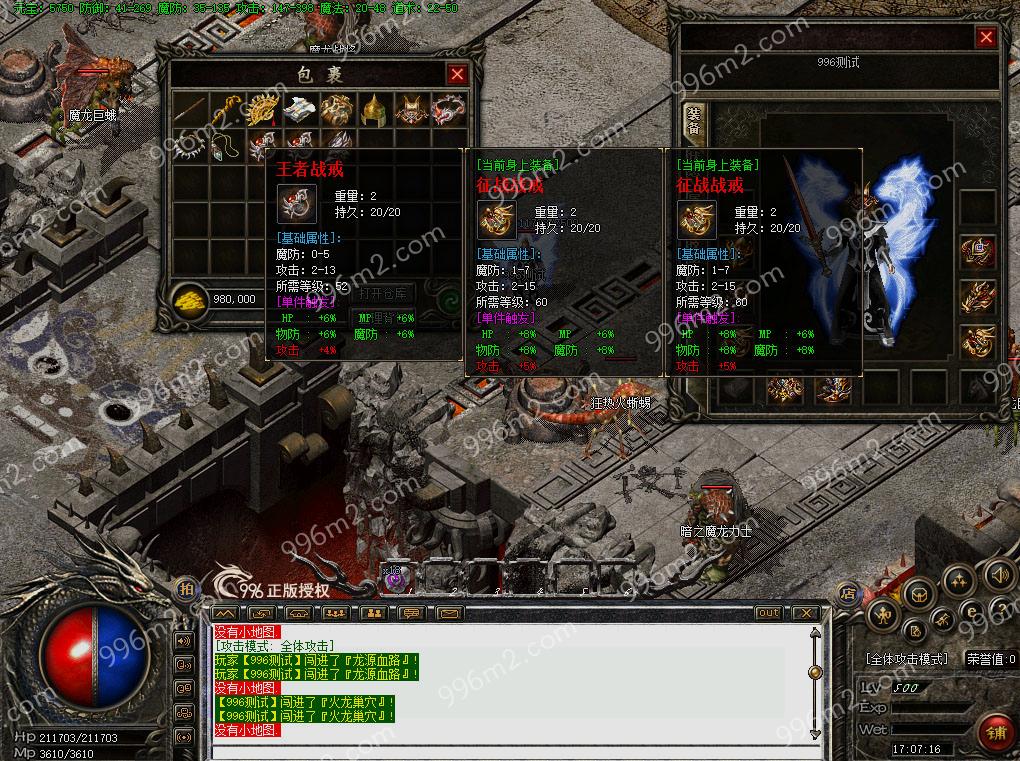Screen dimensions: 1020x761
Task: Click the 店 store round button
Action: (847, 591)
